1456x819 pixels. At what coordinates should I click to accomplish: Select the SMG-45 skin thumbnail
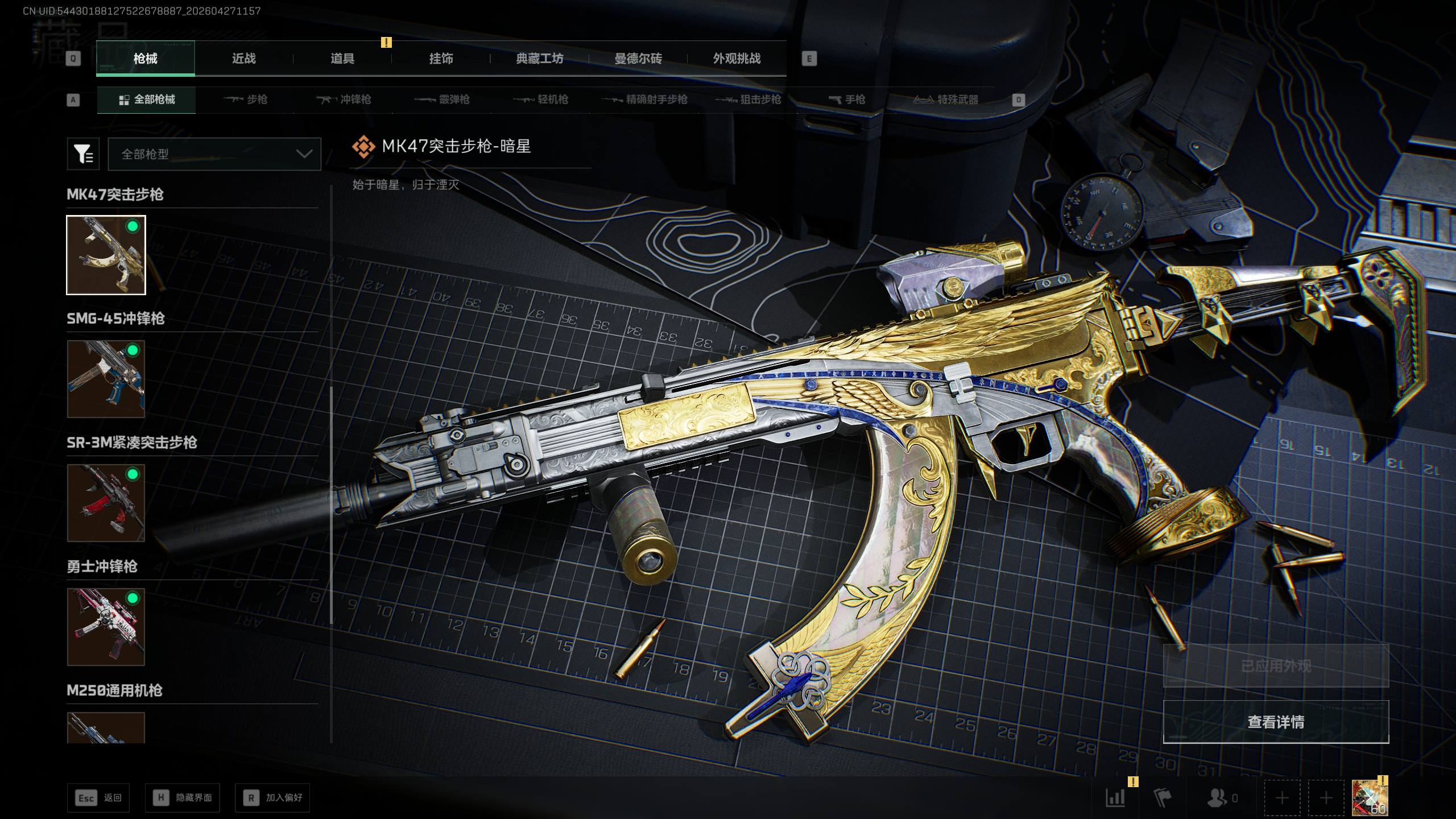click(106, 379)
